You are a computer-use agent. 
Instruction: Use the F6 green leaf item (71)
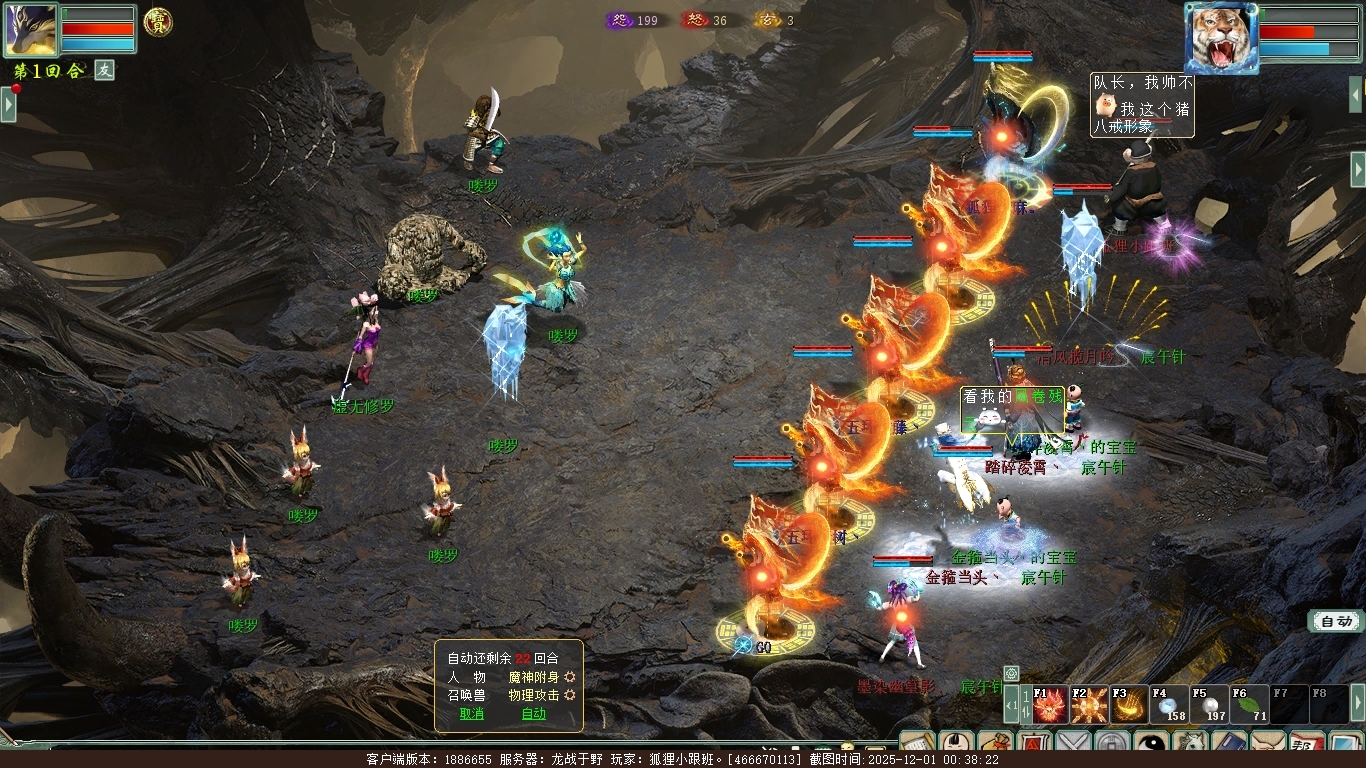coord(1249,705)
